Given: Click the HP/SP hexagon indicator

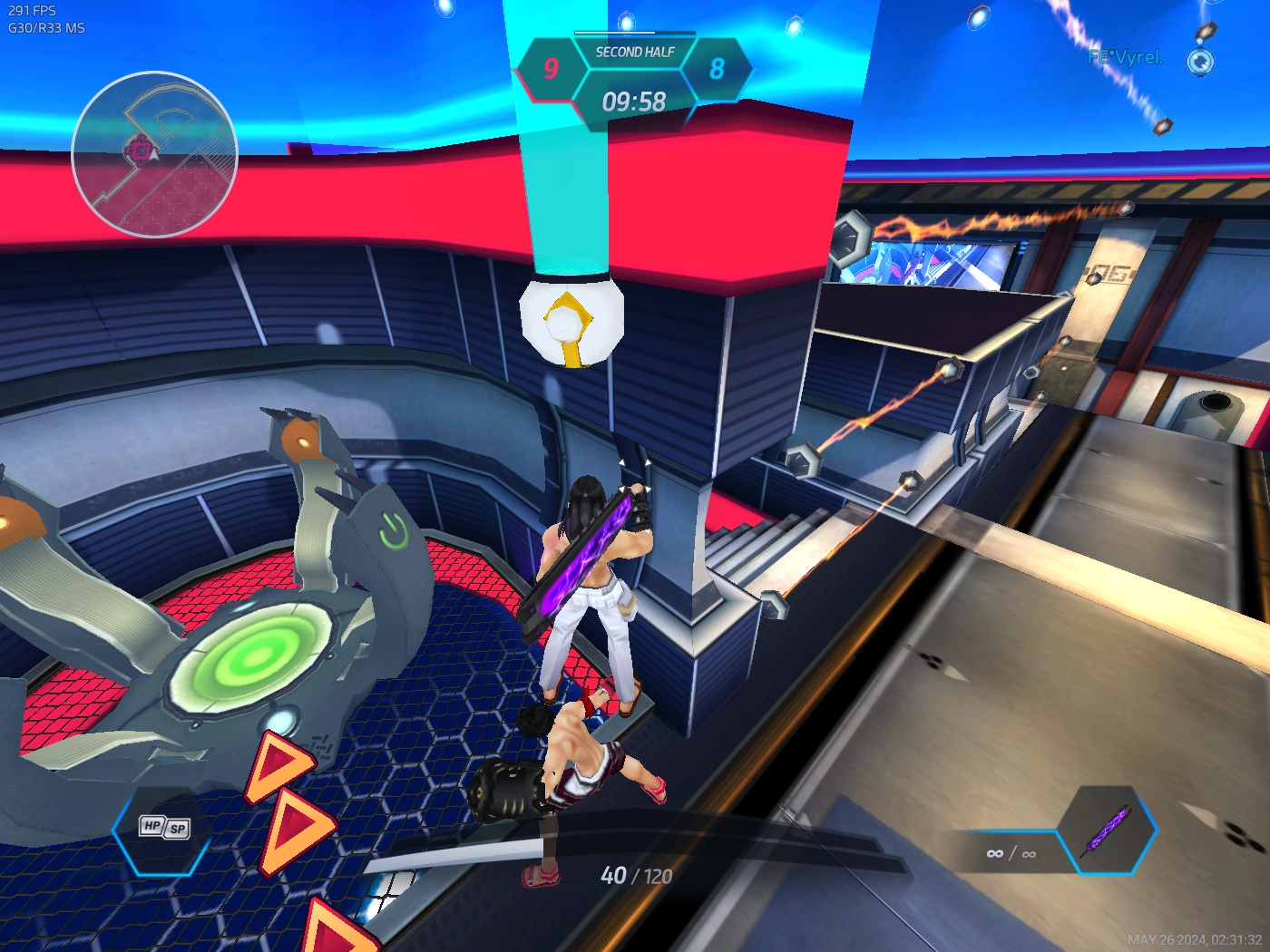Looking at the screenshot, I should click(163, 827).
